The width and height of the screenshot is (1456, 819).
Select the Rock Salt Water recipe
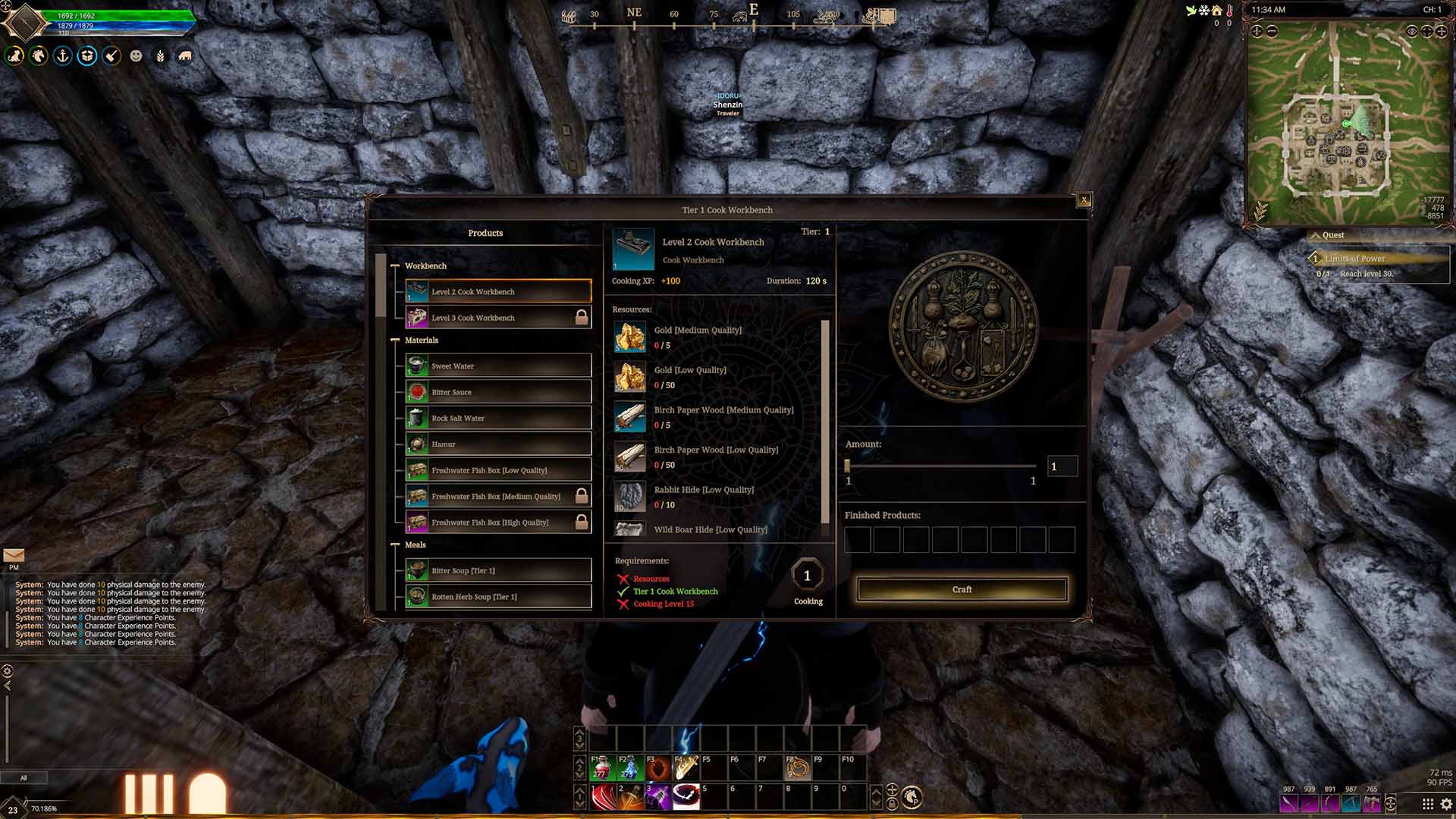(x=497, y=419)
